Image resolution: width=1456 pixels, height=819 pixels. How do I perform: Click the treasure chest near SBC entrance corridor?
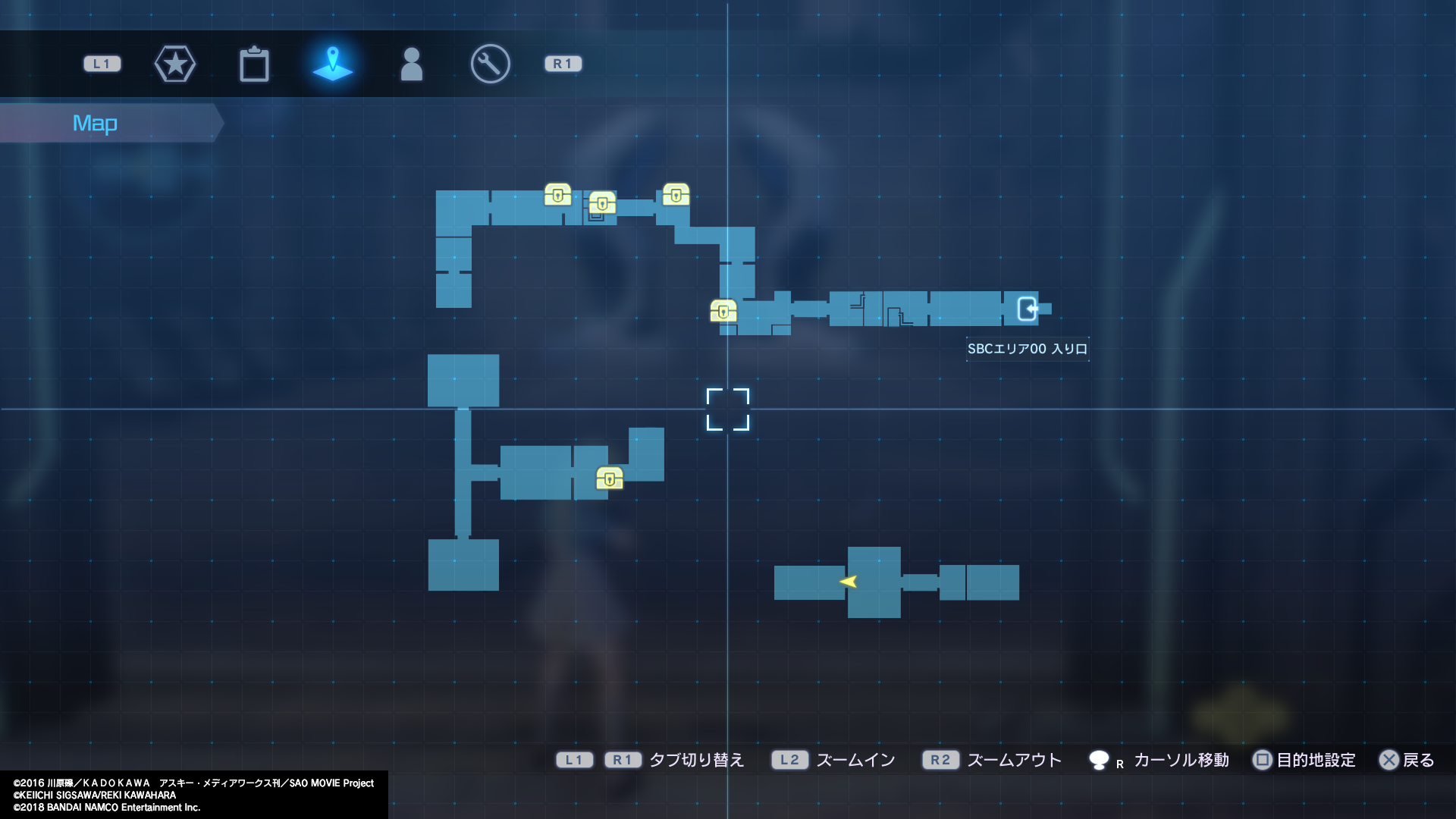click(x=723, y=310)
